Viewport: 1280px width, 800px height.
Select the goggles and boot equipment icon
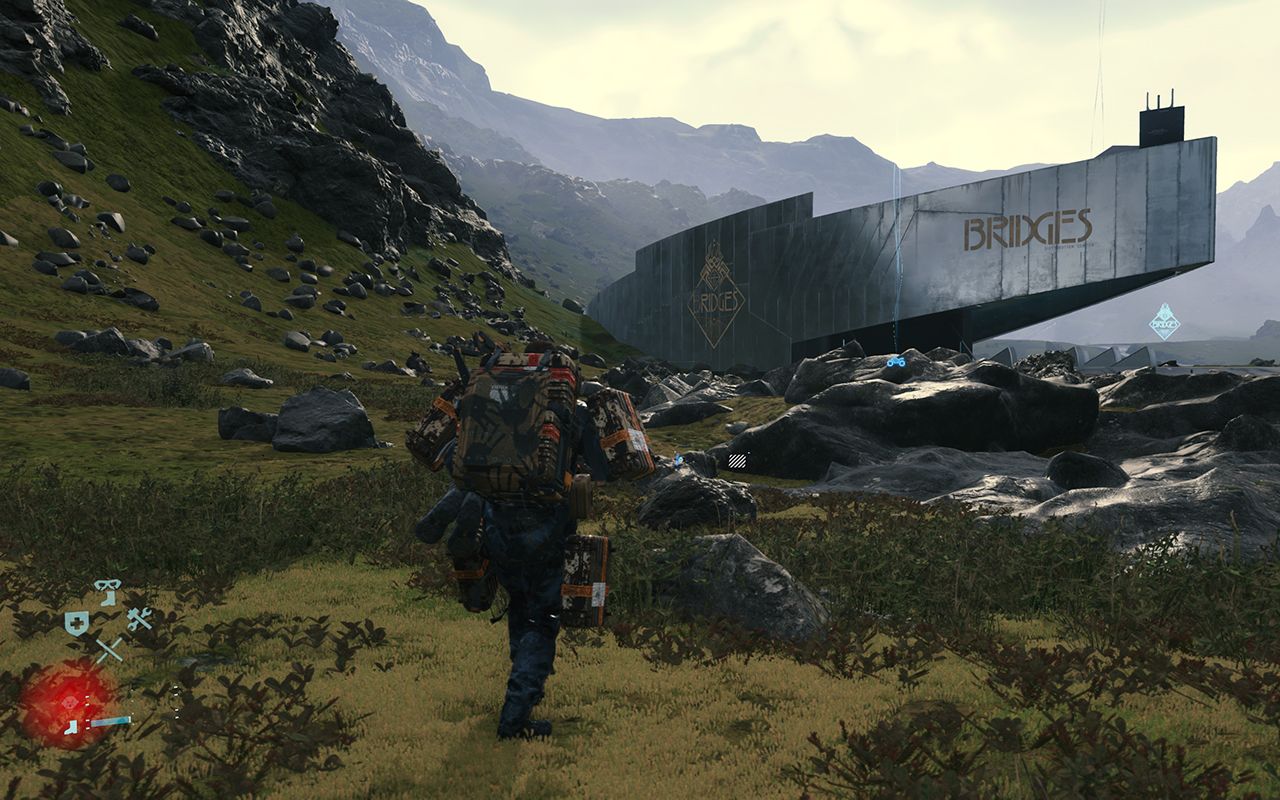point(107,591)
